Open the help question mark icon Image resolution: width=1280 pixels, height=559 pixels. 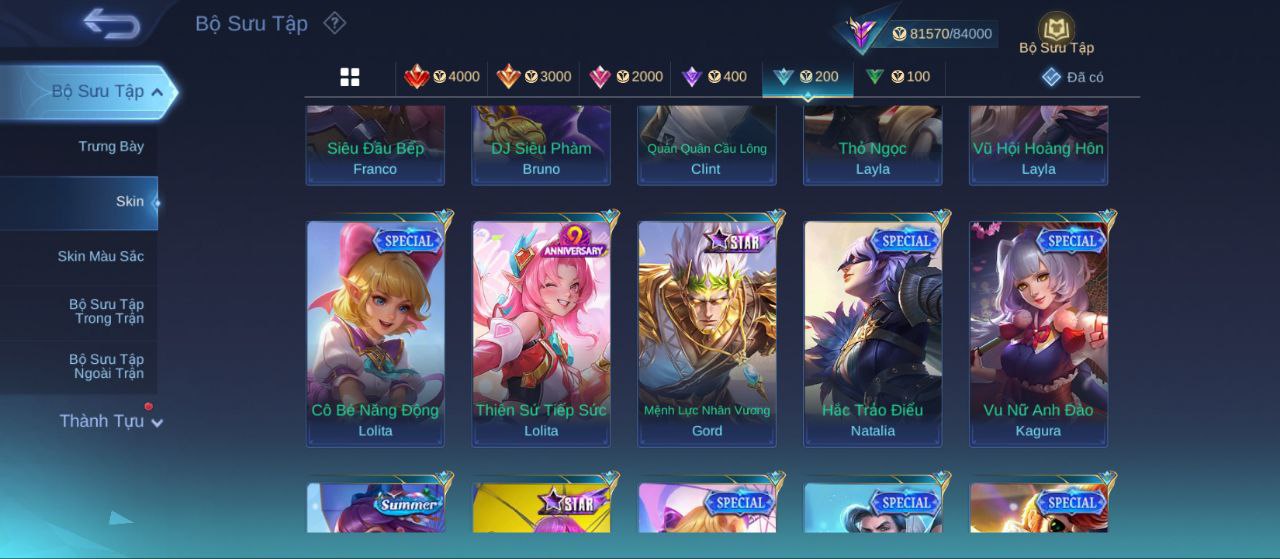335,23
